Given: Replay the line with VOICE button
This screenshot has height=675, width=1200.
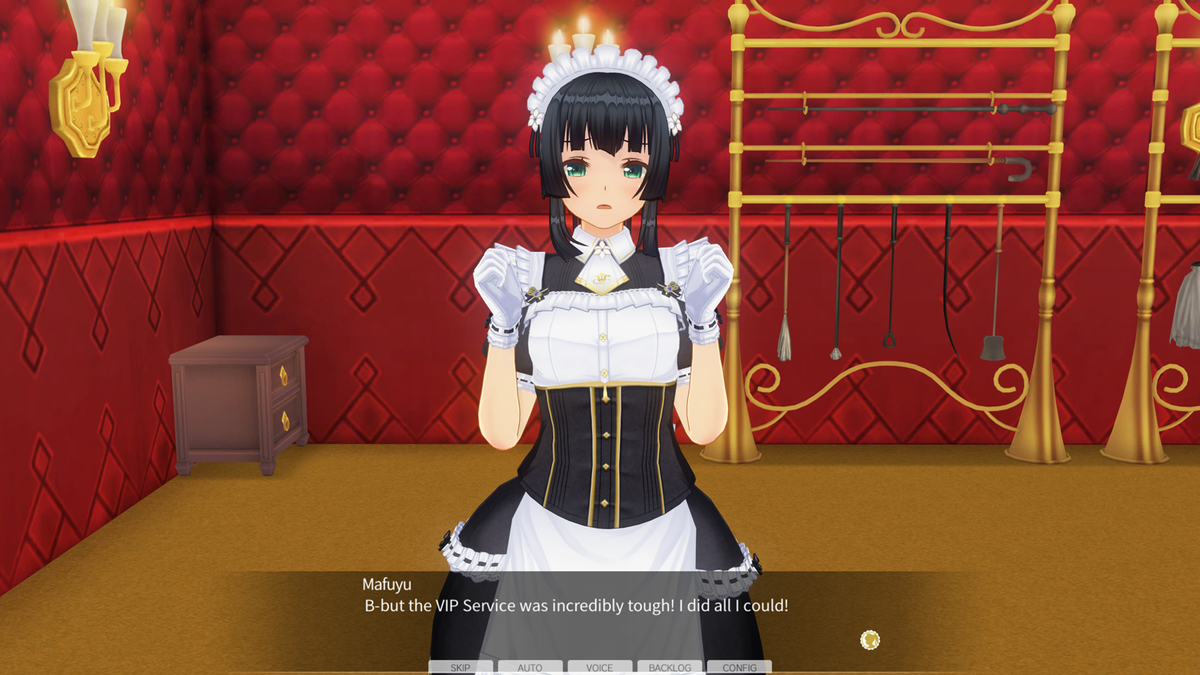Looking at the screenshot, I should (x=600, y=667).
